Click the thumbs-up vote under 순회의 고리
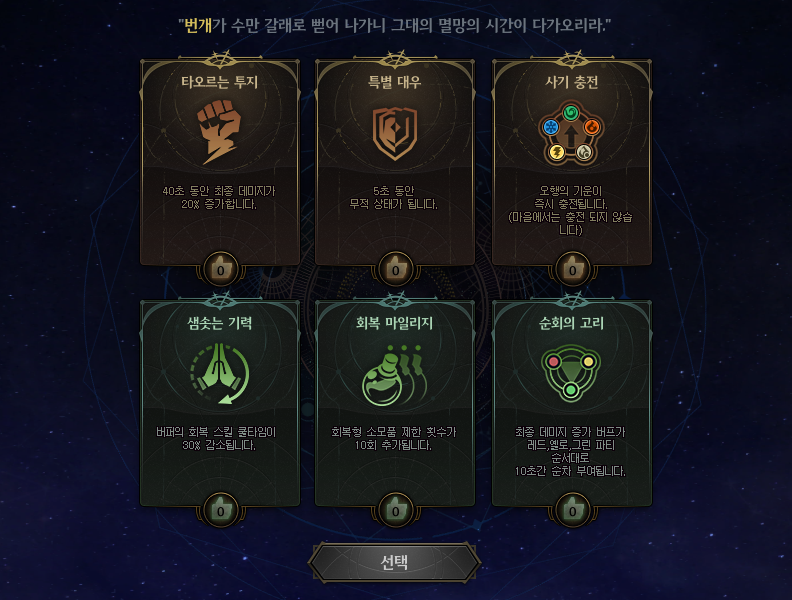 (x=572, y=510)
